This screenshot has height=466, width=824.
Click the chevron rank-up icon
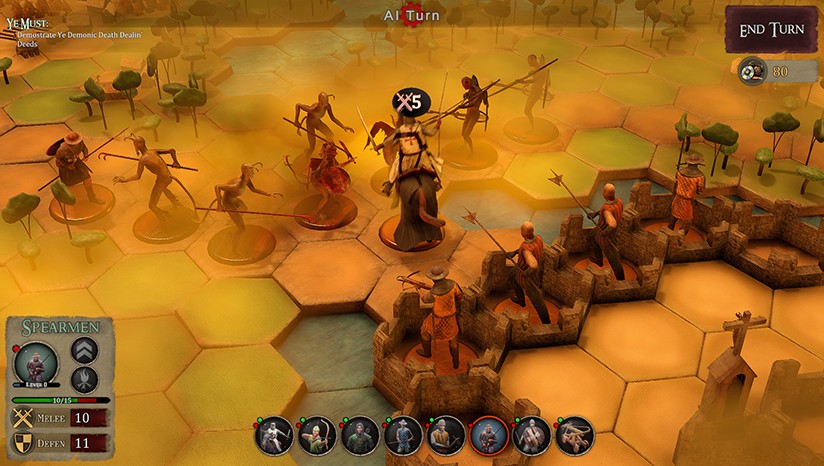point(84,351)
